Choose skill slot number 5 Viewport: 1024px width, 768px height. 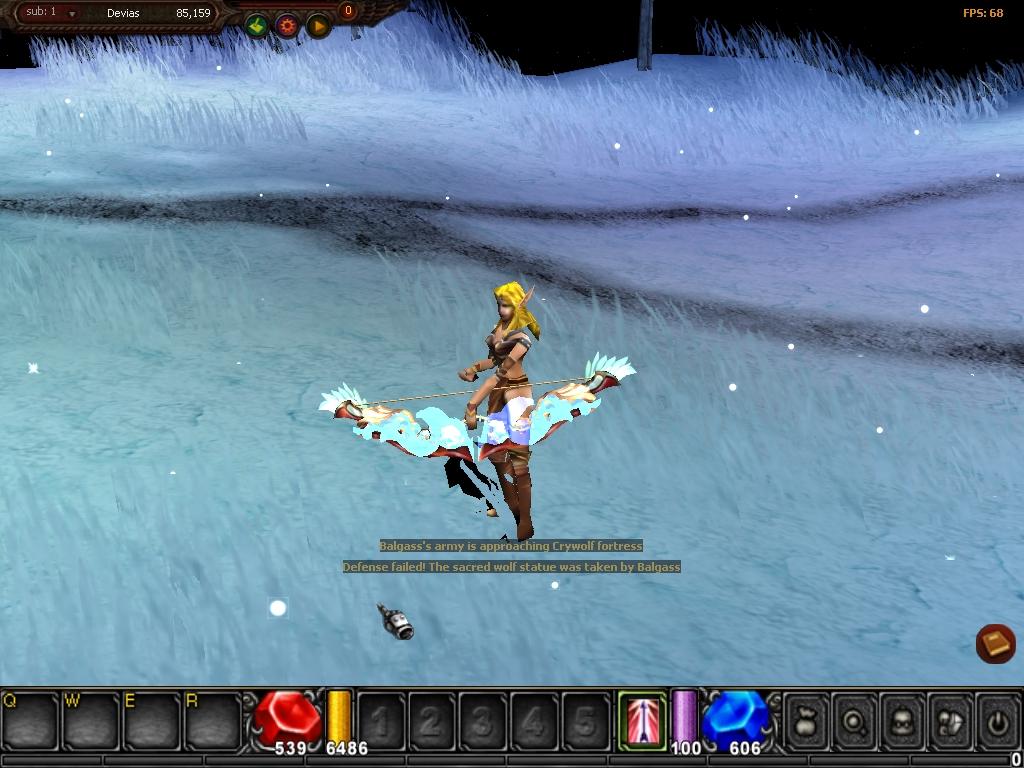[585, 720]
